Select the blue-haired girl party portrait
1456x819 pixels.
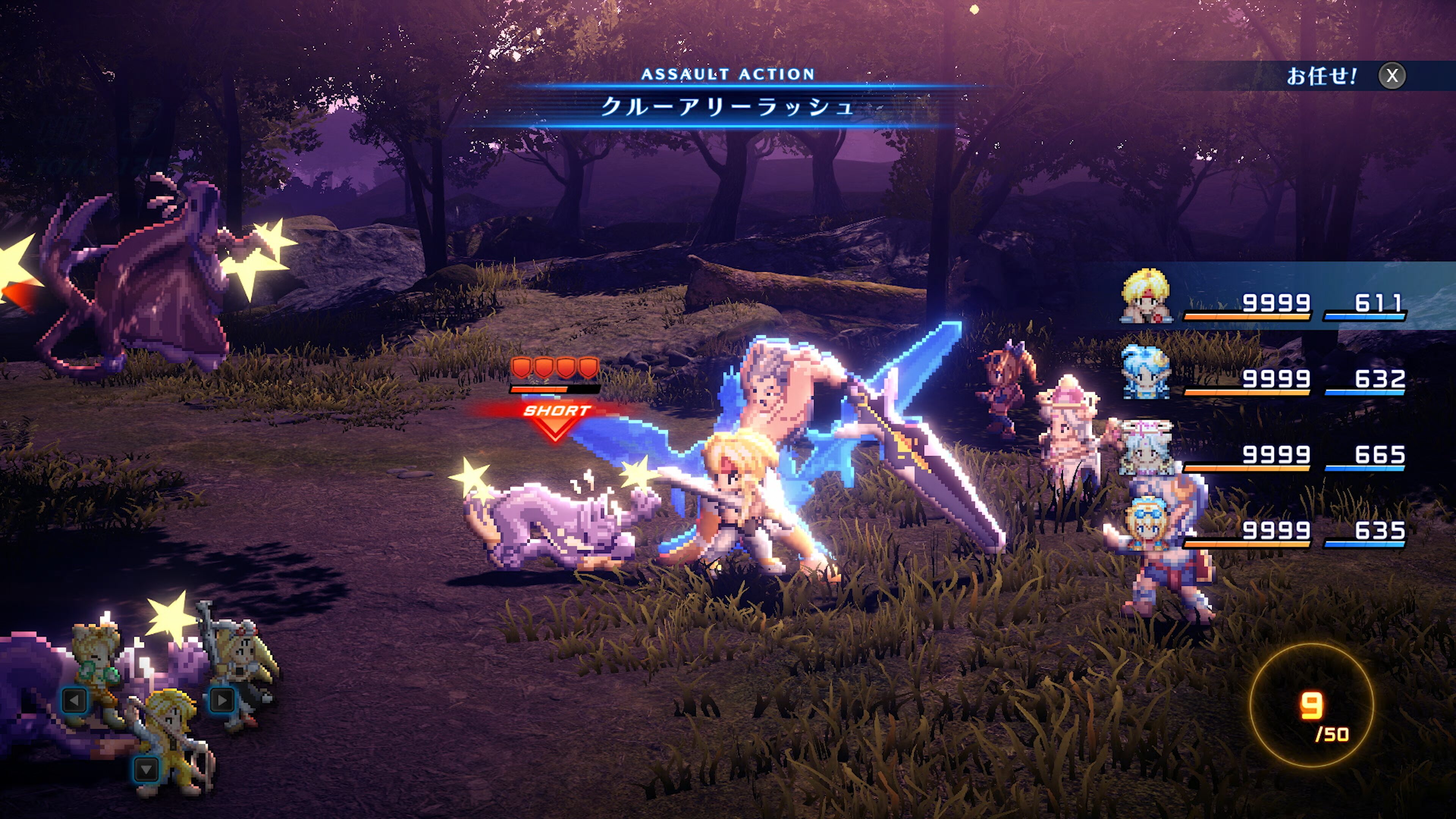(1146, 373)
